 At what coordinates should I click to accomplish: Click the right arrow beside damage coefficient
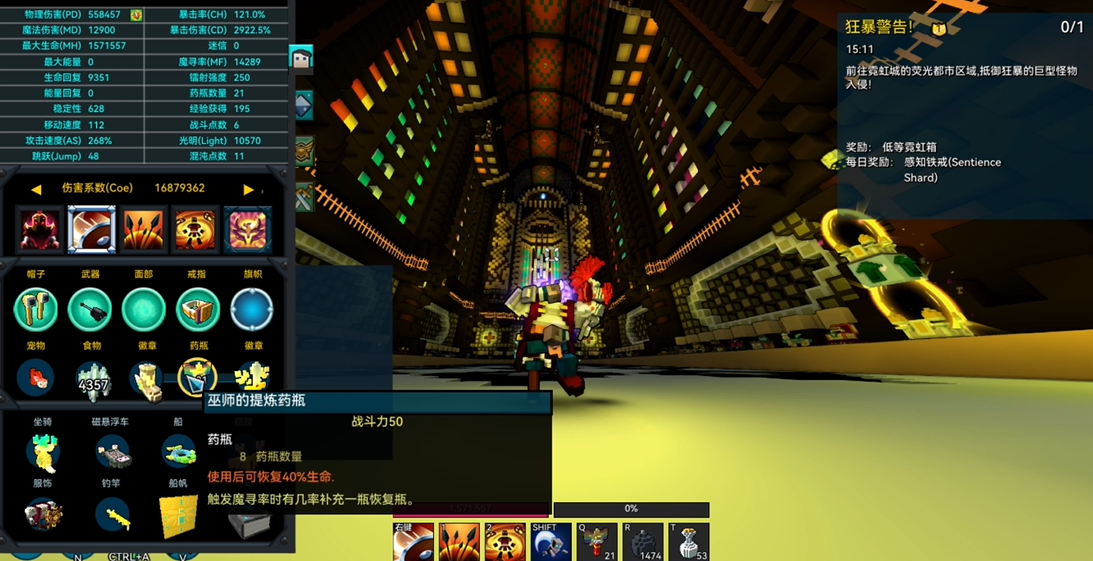248,189
